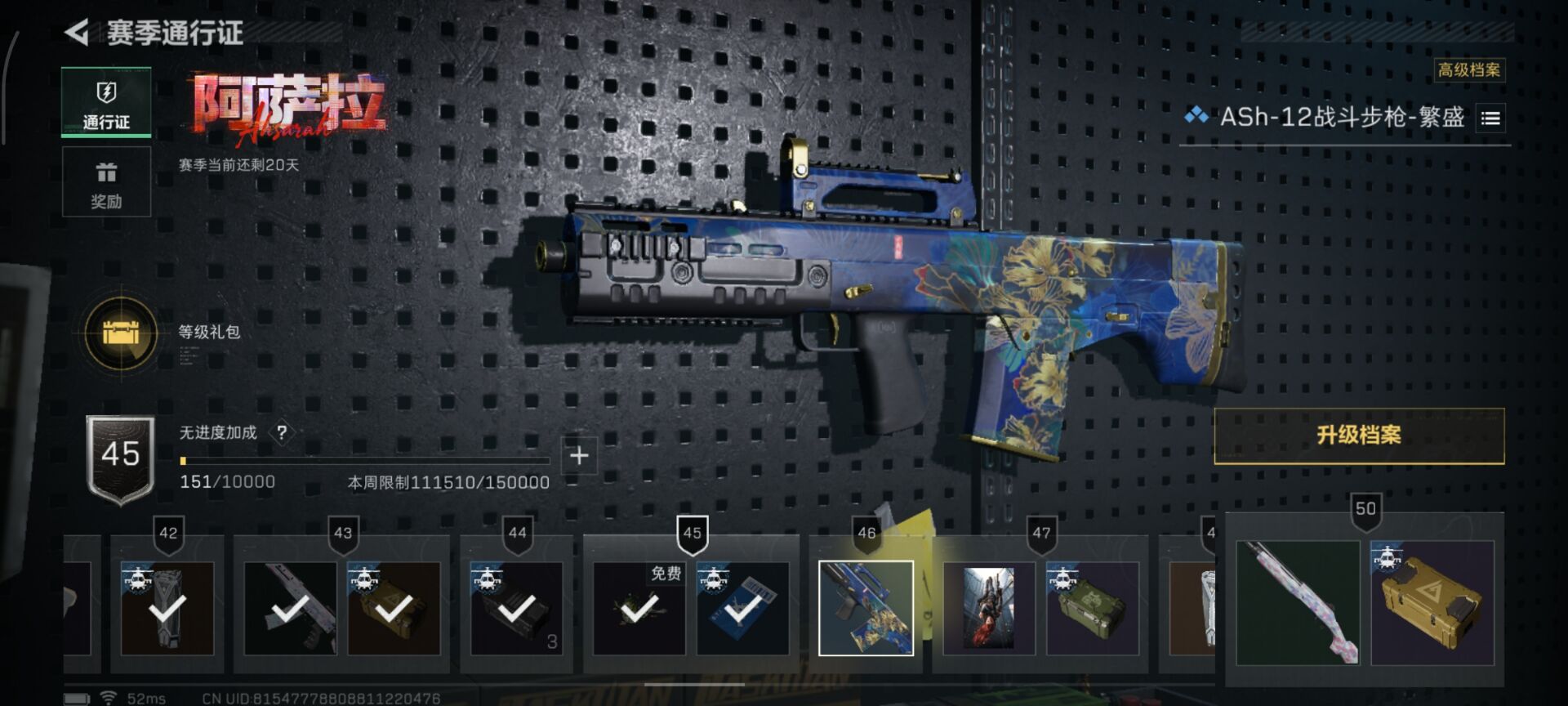Click the plus button to buy levels
The width and height of the screenshot is (1568, 706).
tap(579, 455)
